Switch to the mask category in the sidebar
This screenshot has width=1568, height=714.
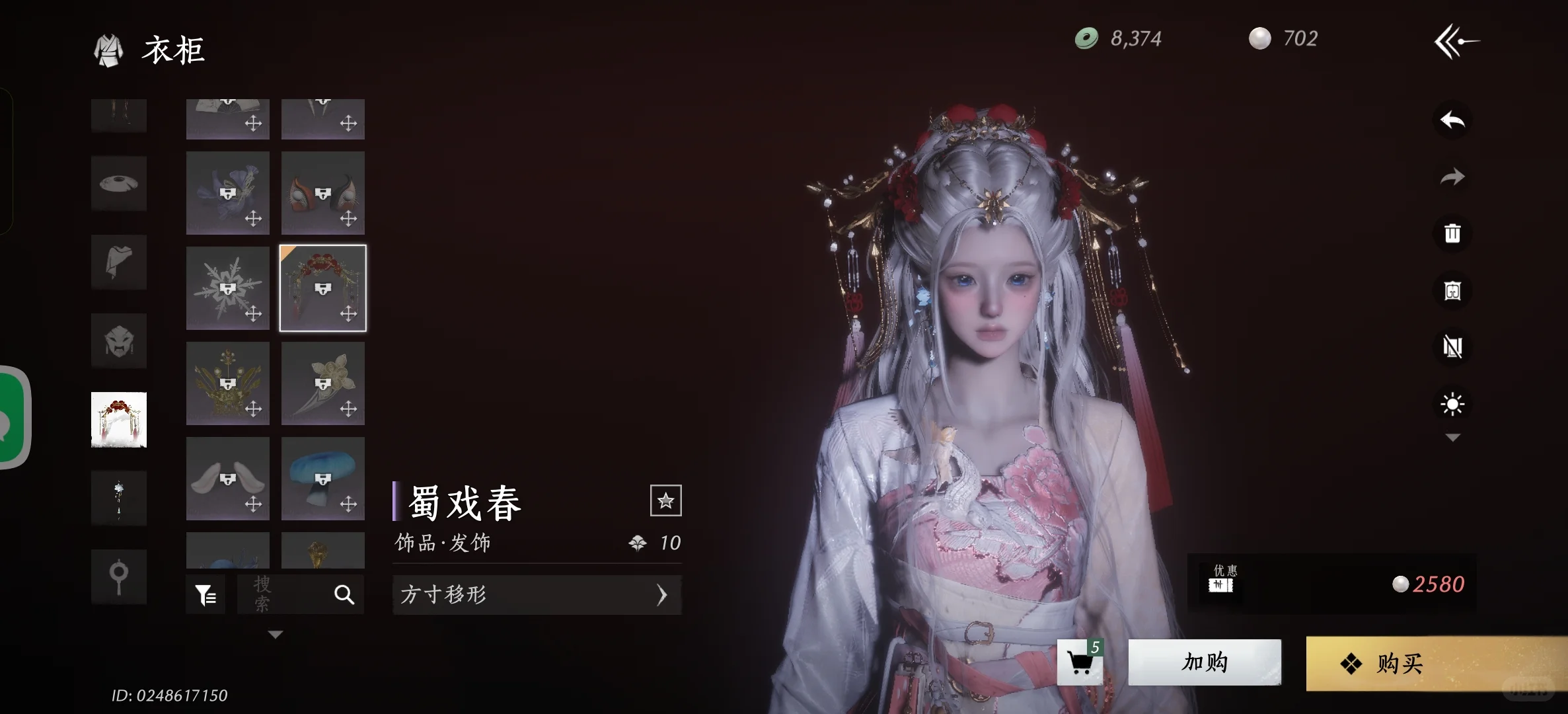click(x=119, y=341)
